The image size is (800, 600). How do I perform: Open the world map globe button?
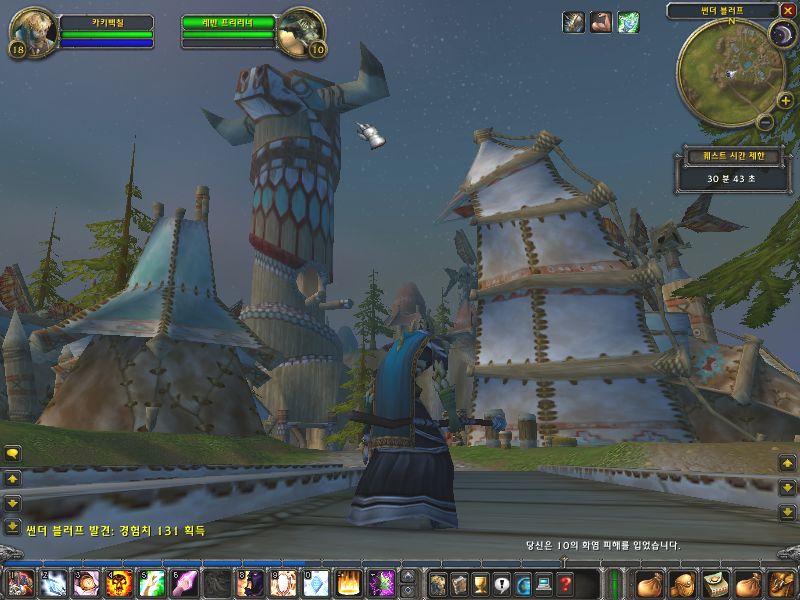(523, 584)
